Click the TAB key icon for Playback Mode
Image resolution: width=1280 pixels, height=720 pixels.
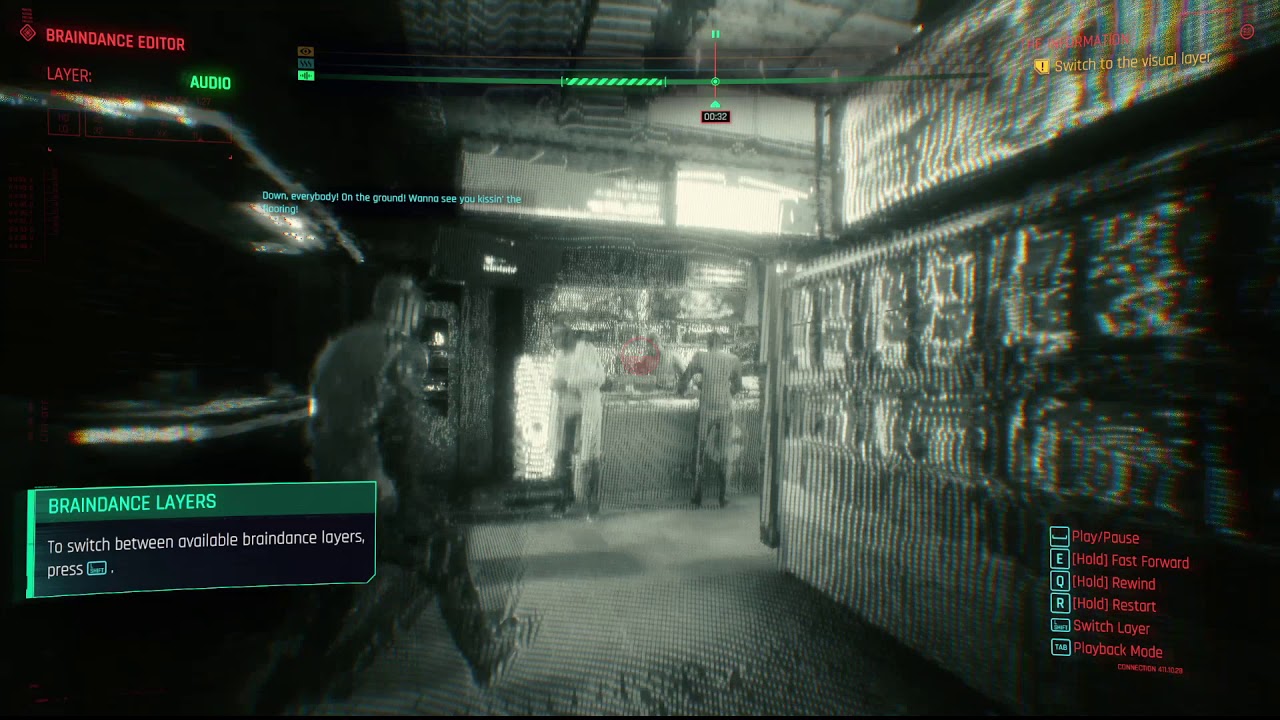tap(1062, 647)
